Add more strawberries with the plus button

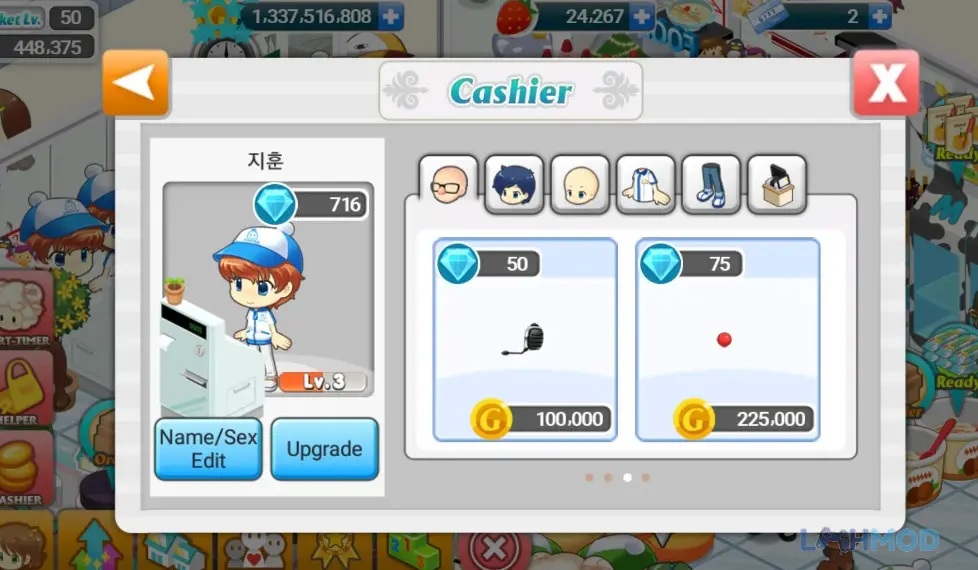coord(641,16)
